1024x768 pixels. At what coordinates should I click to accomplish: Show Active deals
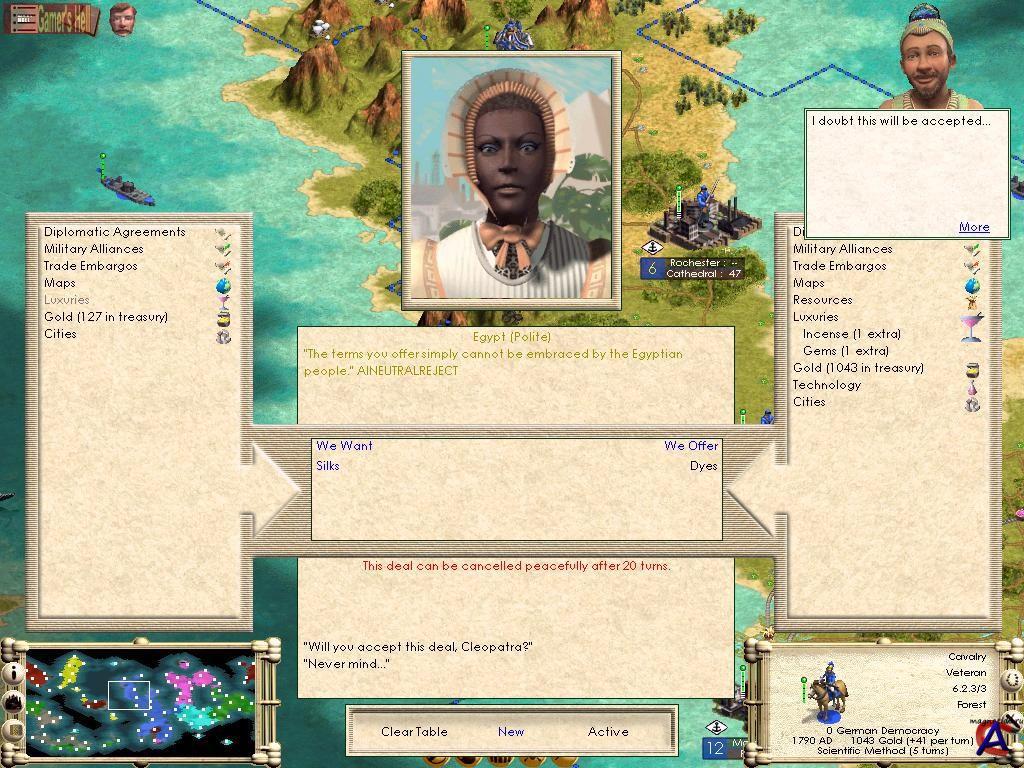click(x=608, y=732)
